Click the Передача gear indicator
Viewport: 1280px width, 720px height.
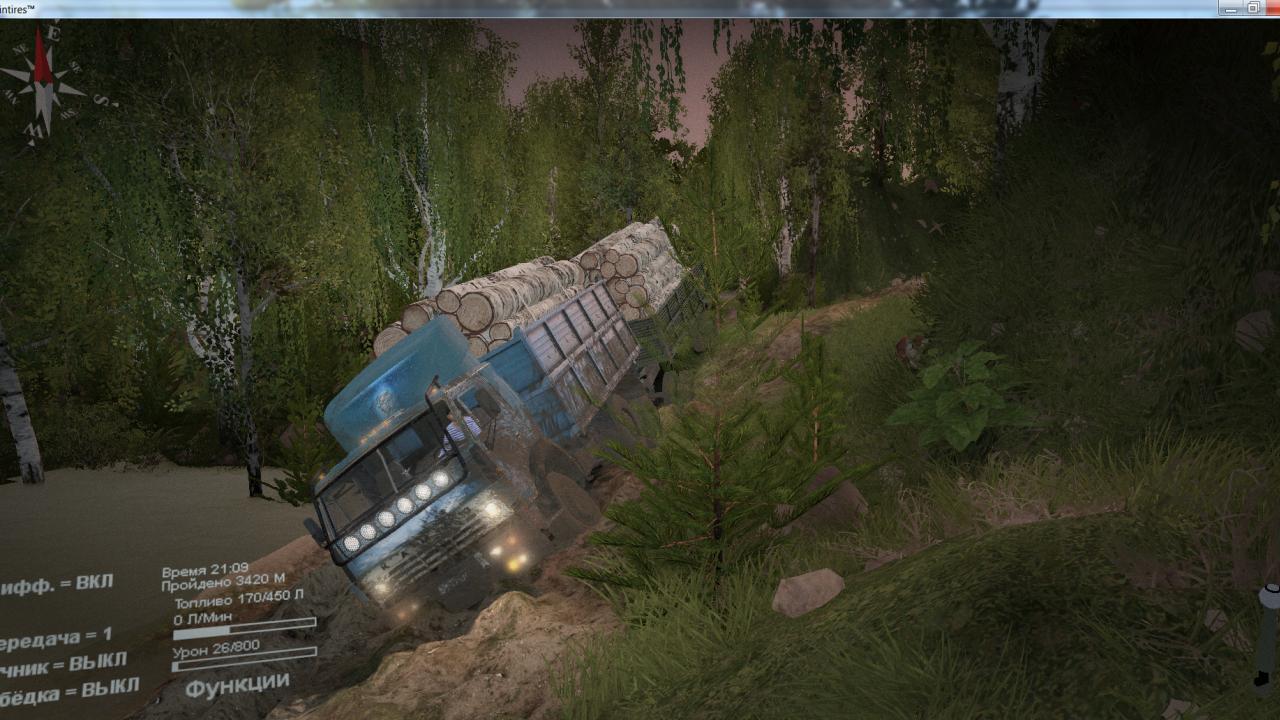click(x=56, y=638)
